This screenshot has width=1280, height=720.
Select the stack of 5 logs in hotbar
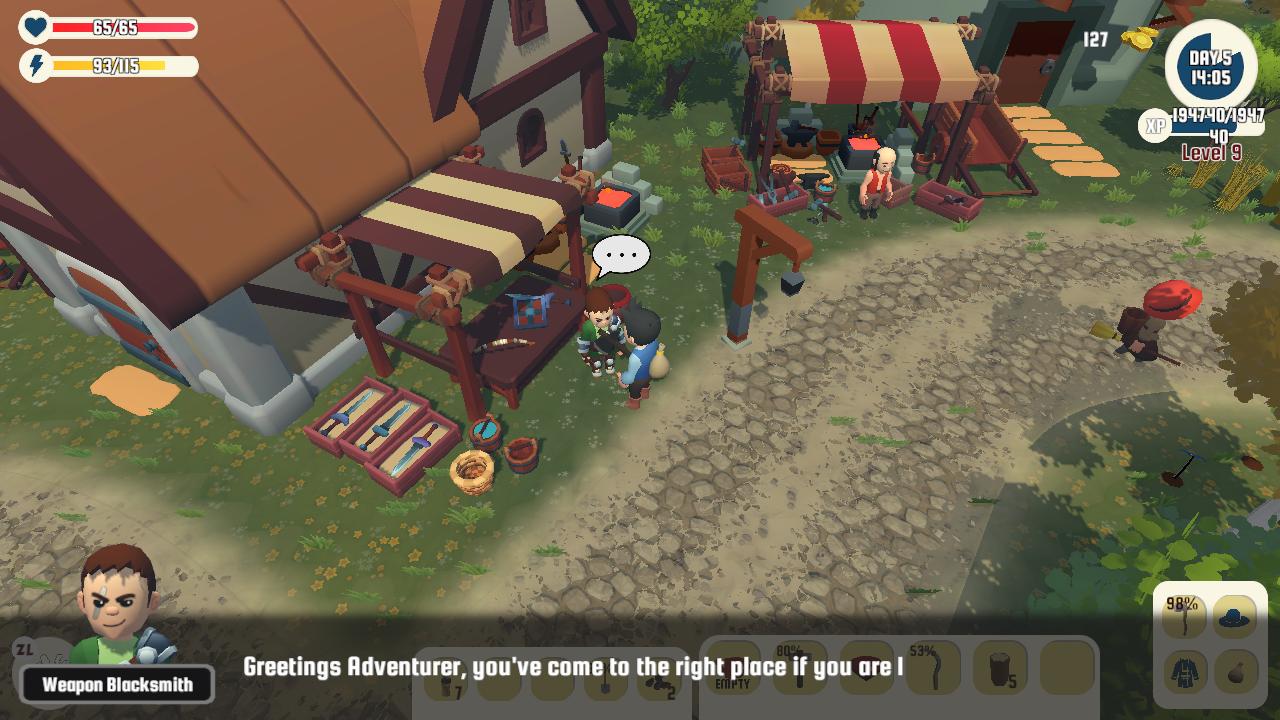click(x=1000, y=667)
